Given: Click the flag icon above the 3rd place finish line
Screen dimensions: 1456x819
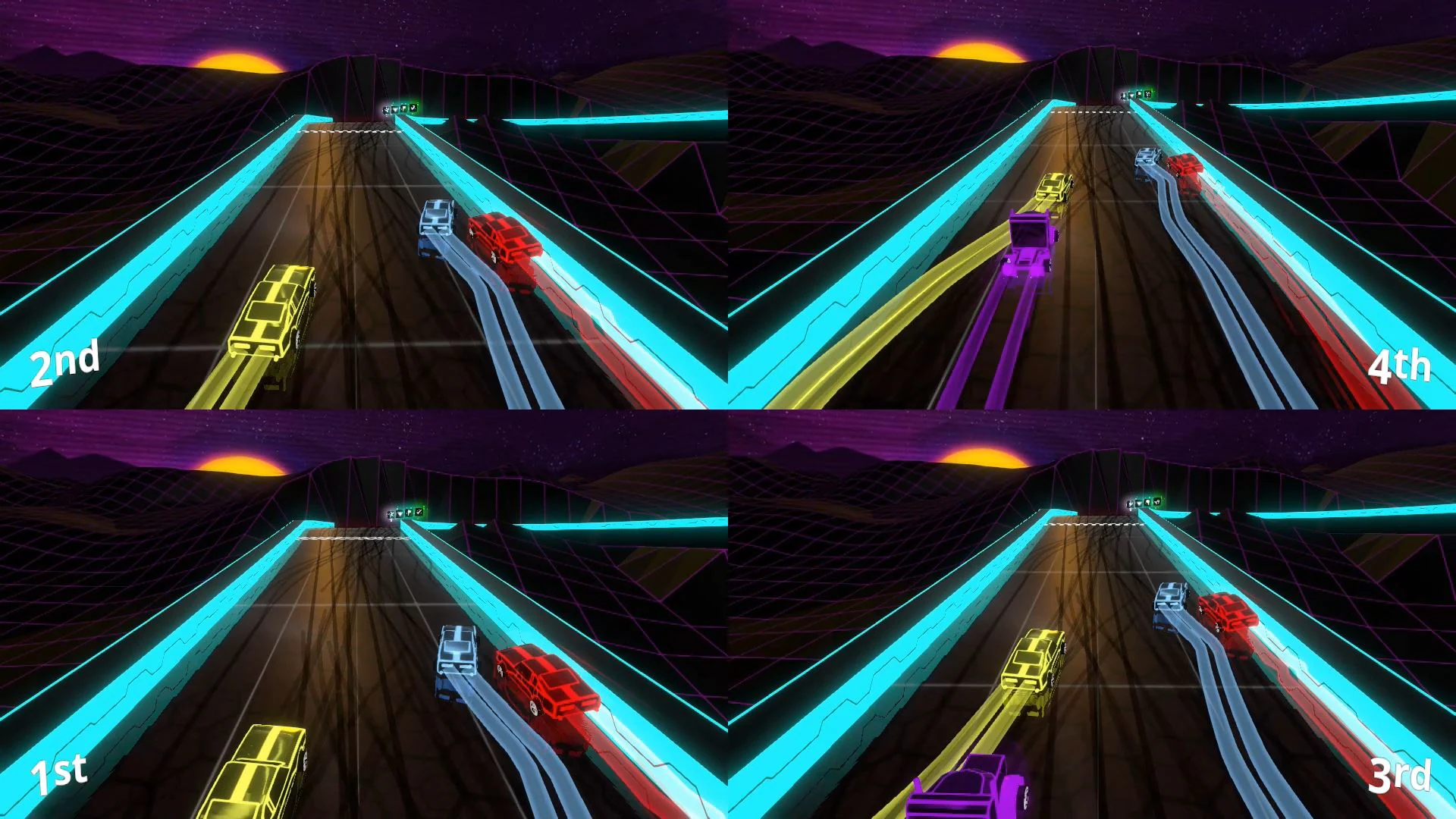Looking at the screenshot, I should coord(1147,502).
